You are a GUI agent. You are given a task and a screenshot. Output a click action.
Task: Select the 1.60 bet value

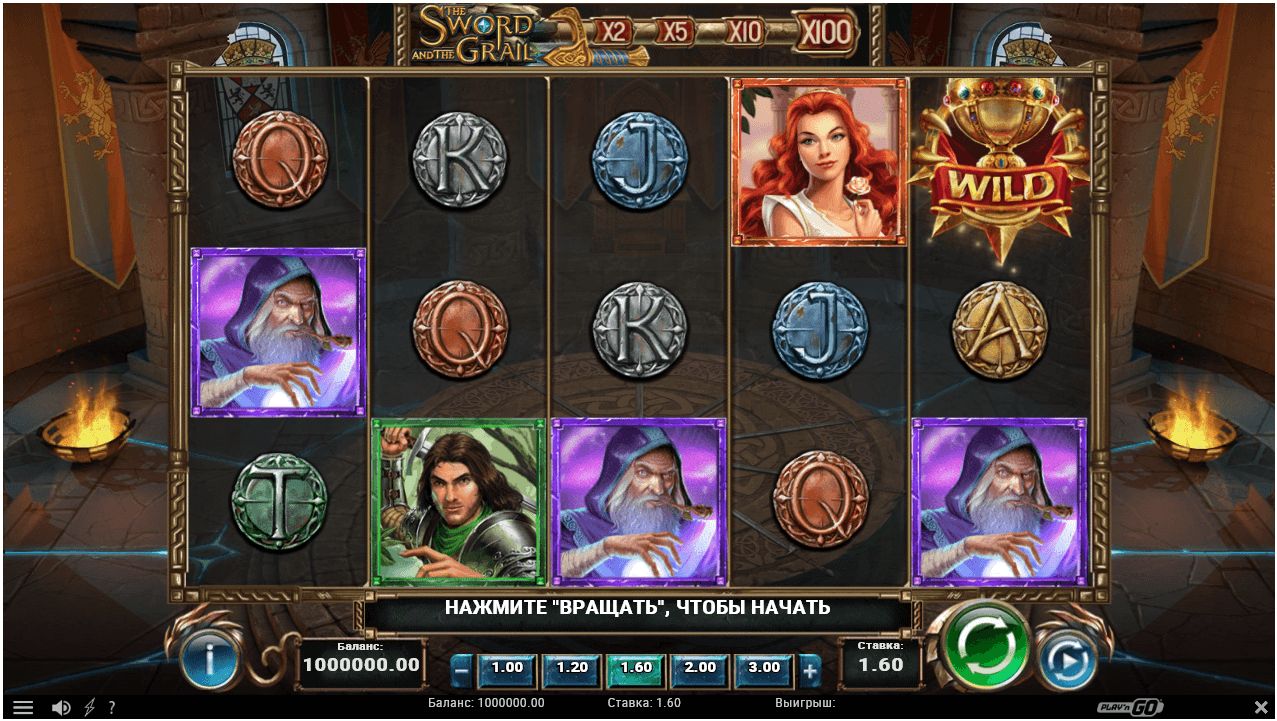(x=636, y=668)
